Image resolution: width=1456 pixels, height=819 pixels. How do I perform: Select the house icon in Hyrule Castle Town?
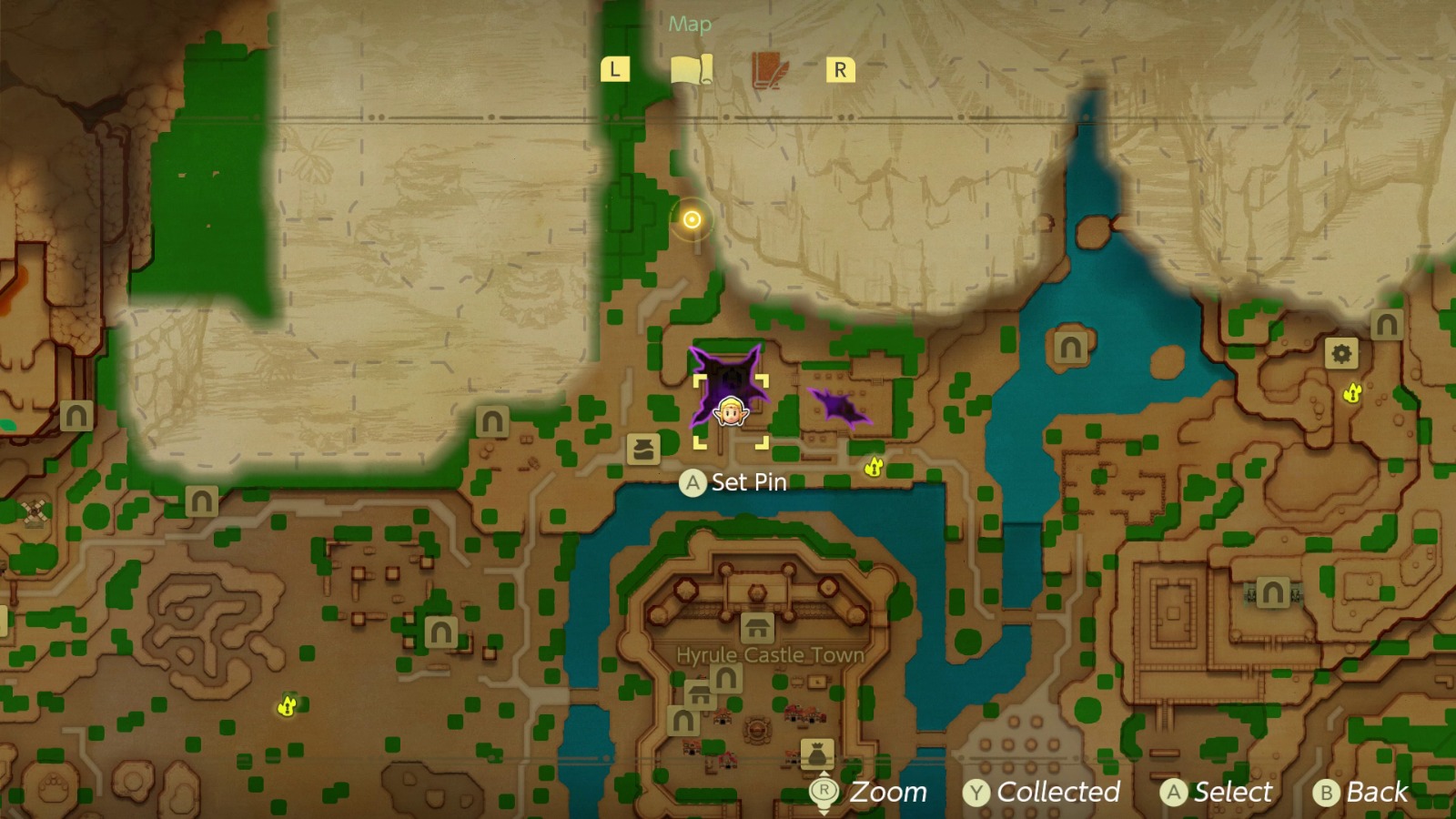click(758, 629)
